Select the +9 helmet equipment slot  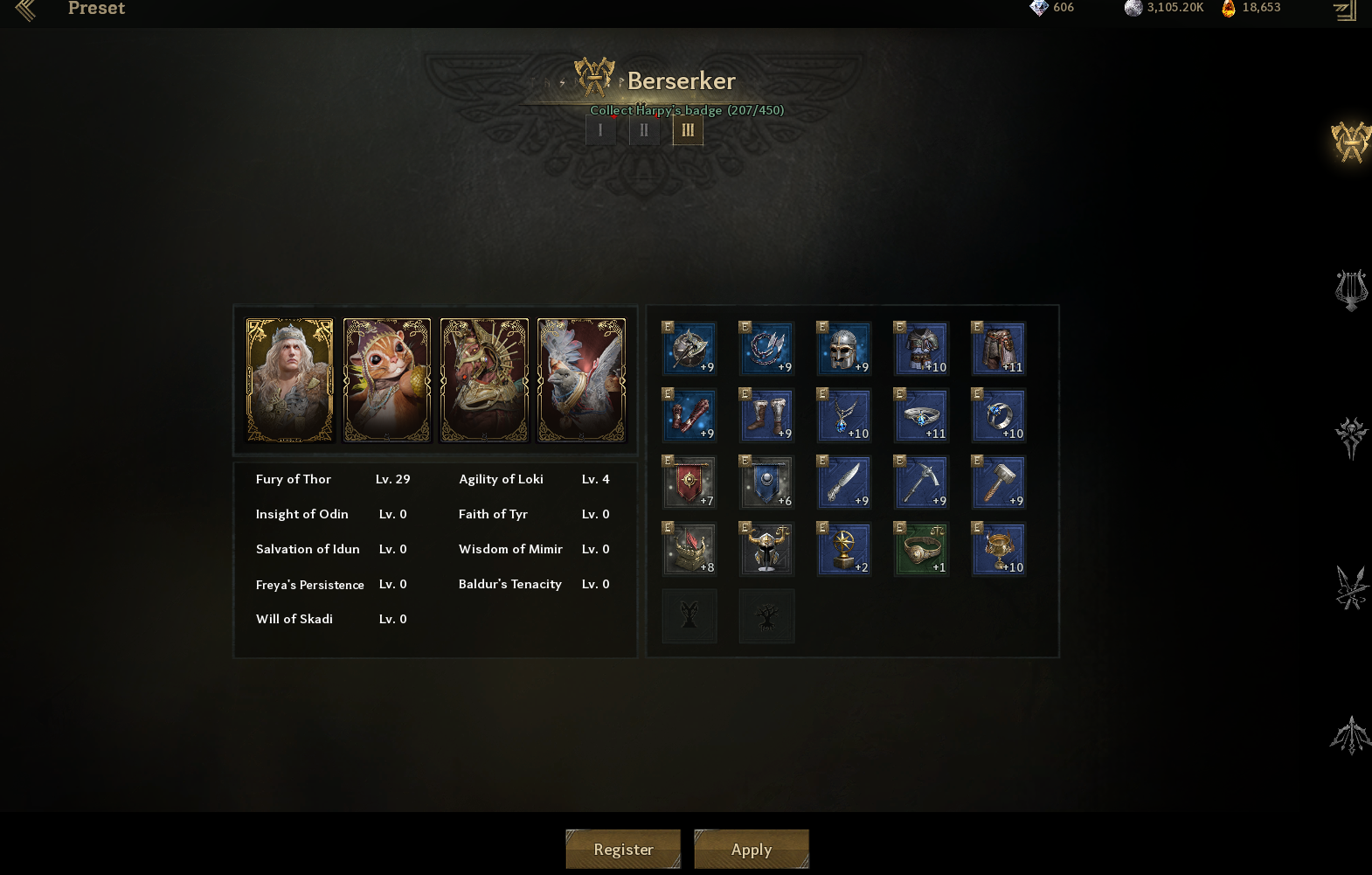[844, 349]
